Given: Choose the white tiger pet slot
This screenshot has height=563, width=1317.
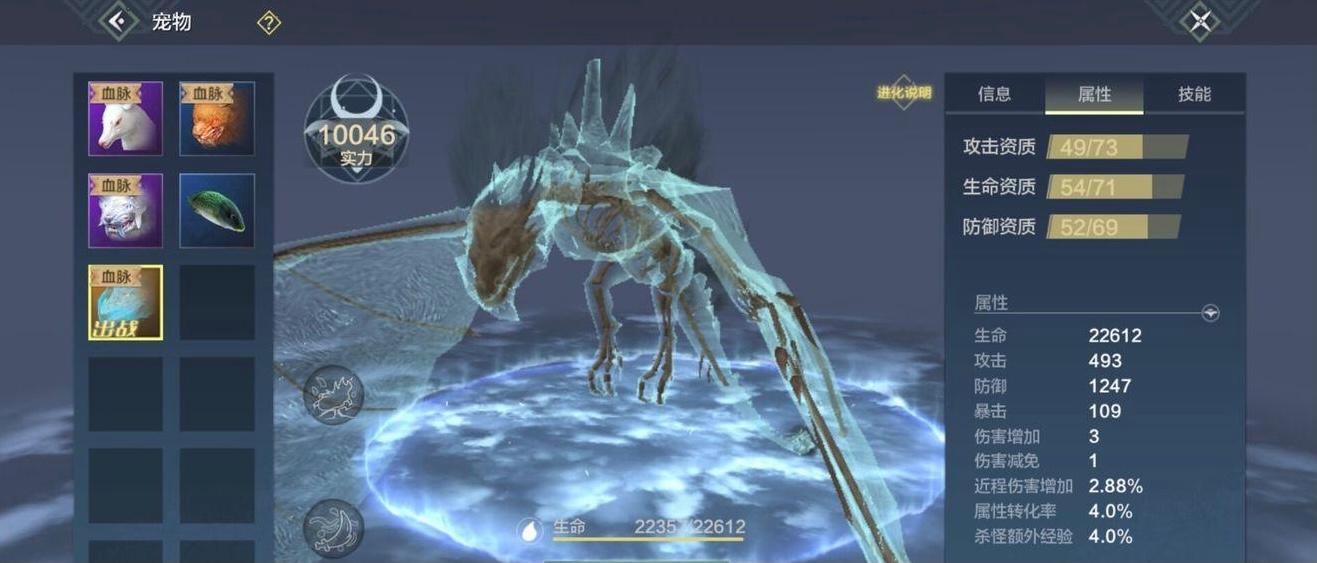Looking at the screenshot, I should tap(125, 211).
